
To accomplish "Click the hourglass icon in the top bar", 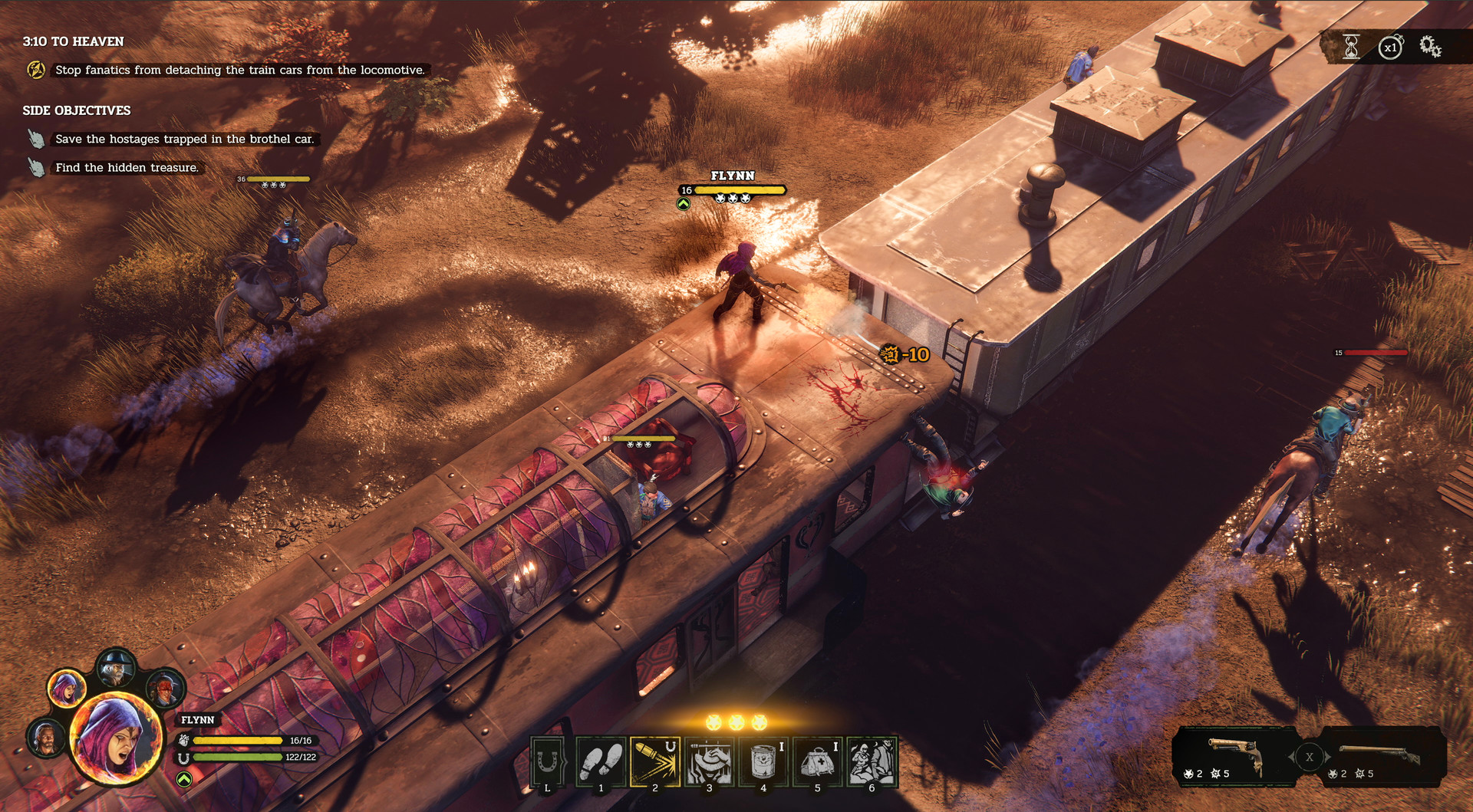I will (1349, 47).
